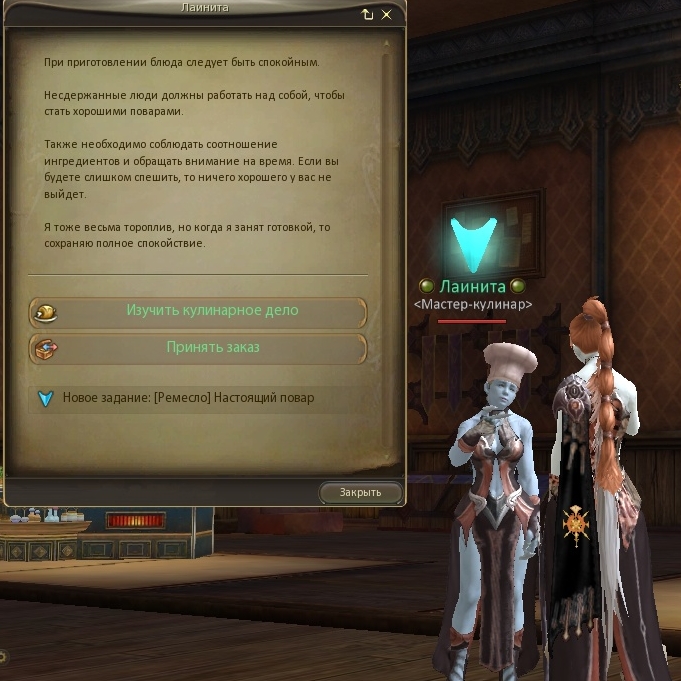This screenshot has width=681, height=681.
Task: Open new quest 'Настоящий повар'
Action: coord(188,398)
